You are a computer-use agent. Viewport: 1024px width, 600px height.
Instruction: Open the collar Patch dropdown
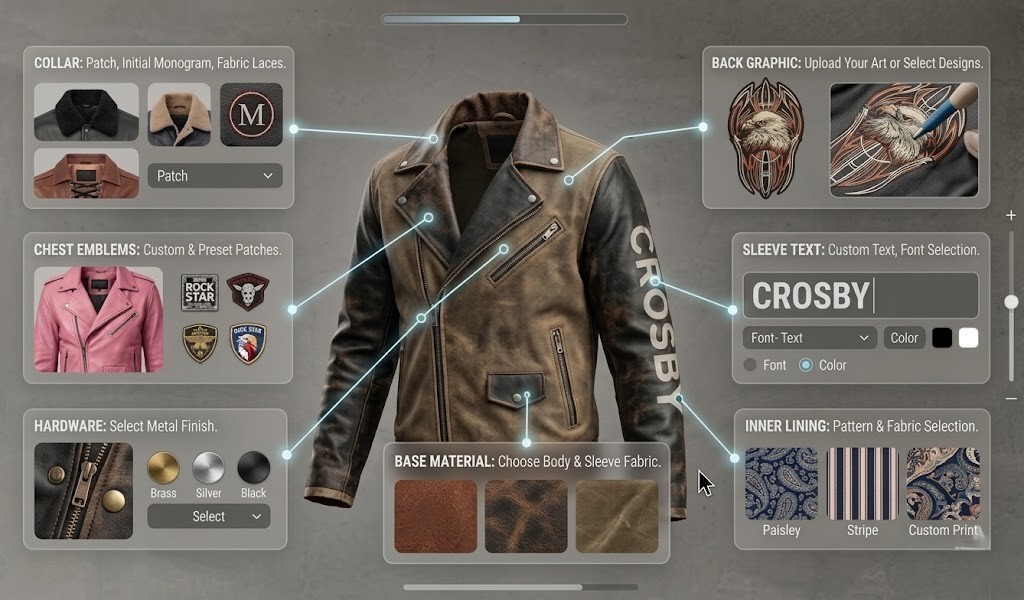215,176
